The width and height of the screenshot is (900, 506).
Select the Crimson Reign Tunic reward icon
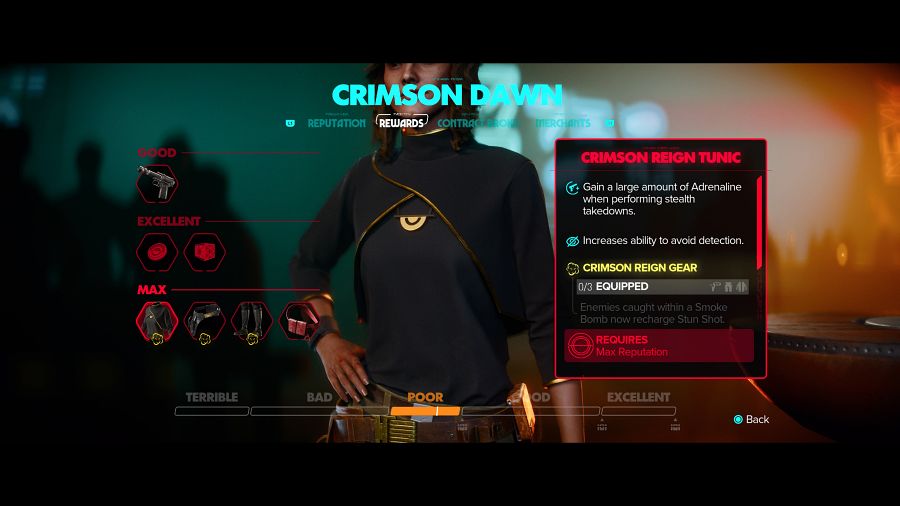157,321
